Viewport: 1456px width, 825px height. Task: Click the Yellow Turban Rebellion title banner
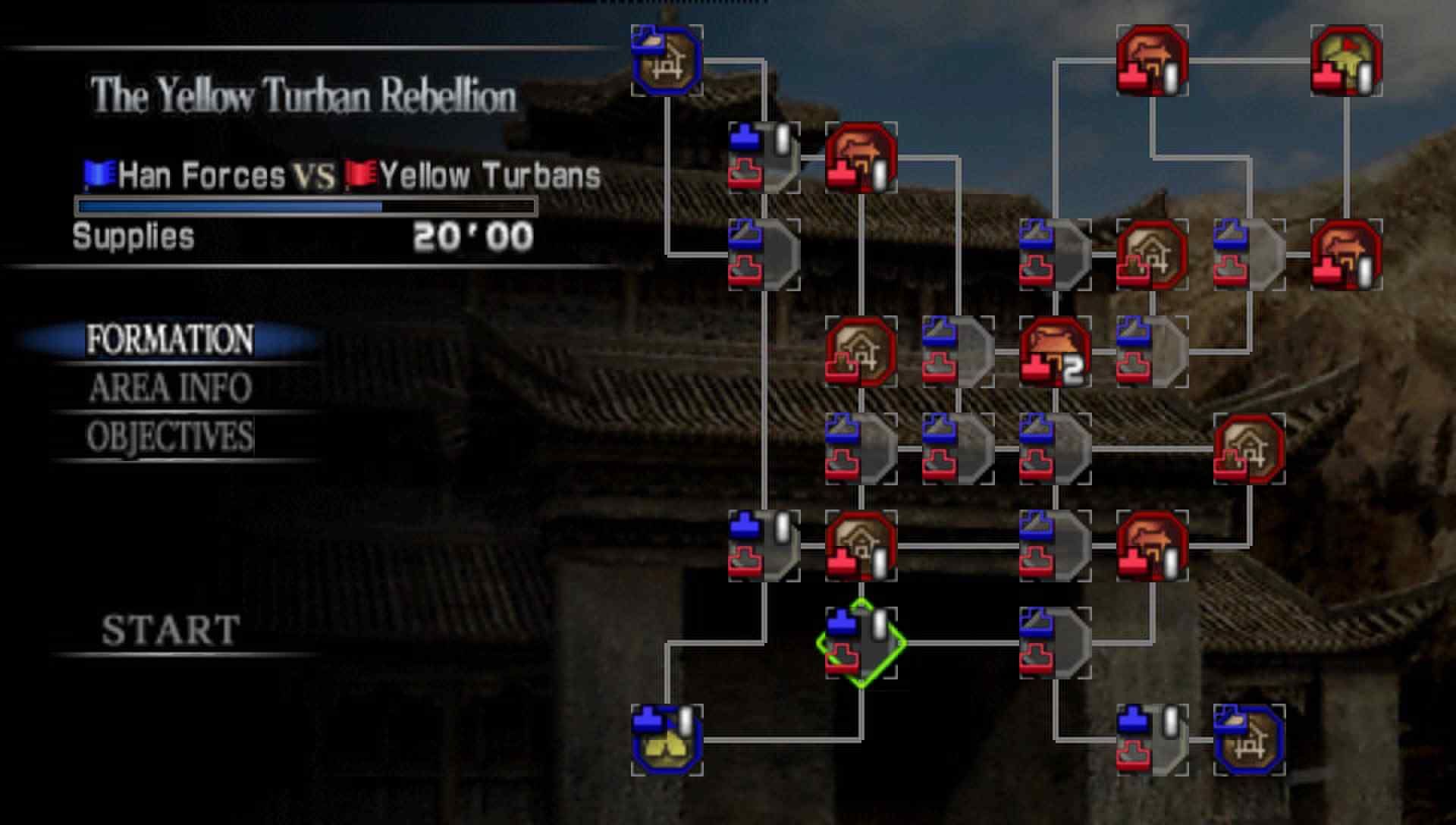pyautogui.click(x=303, y=95)
